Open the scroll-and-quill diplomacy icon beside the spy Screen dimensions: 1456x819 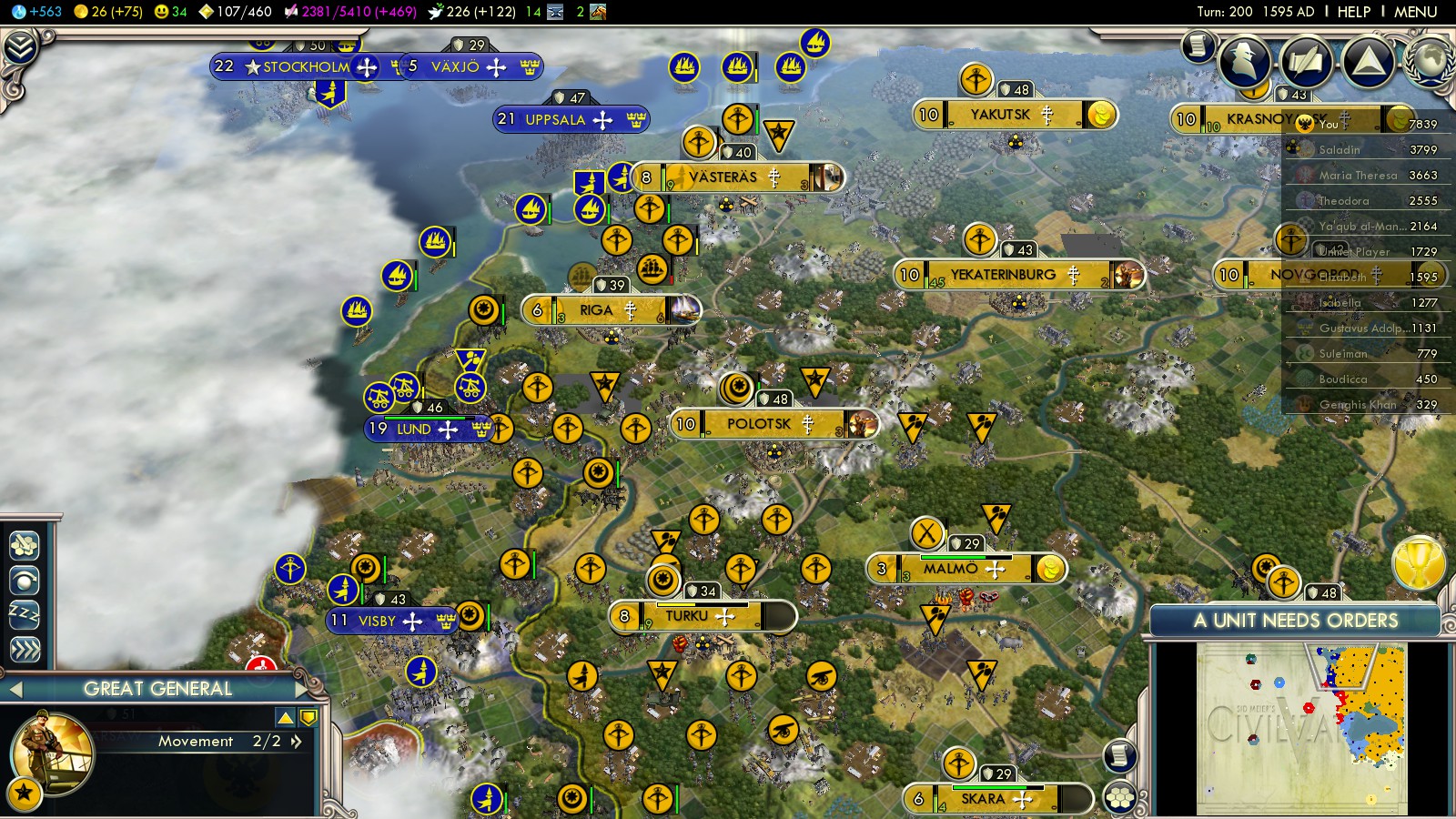coord(1306,60)
